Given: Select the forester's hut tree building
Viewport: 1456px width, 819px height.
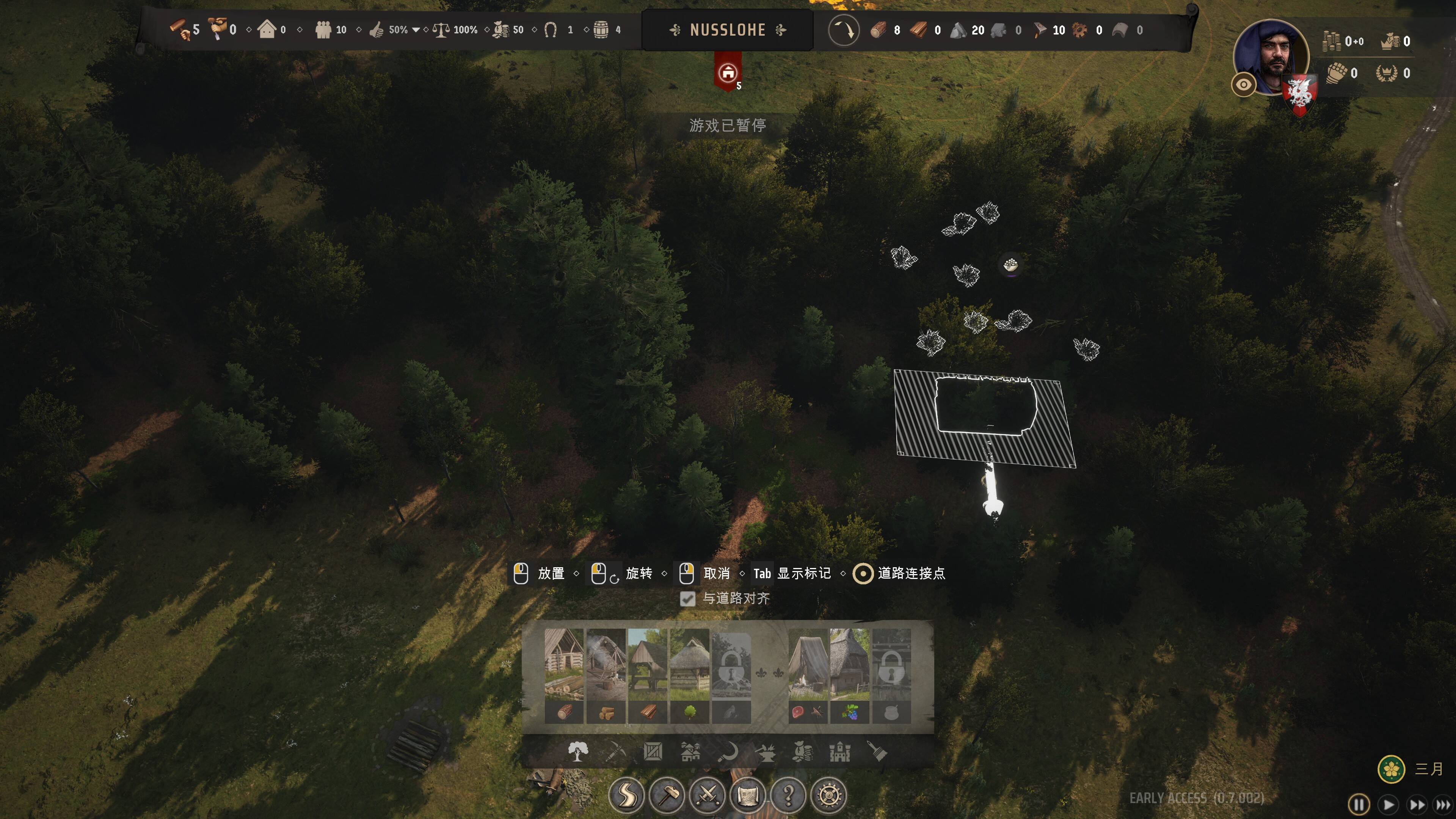Looking at the screenshot, I should coord(690,675).
